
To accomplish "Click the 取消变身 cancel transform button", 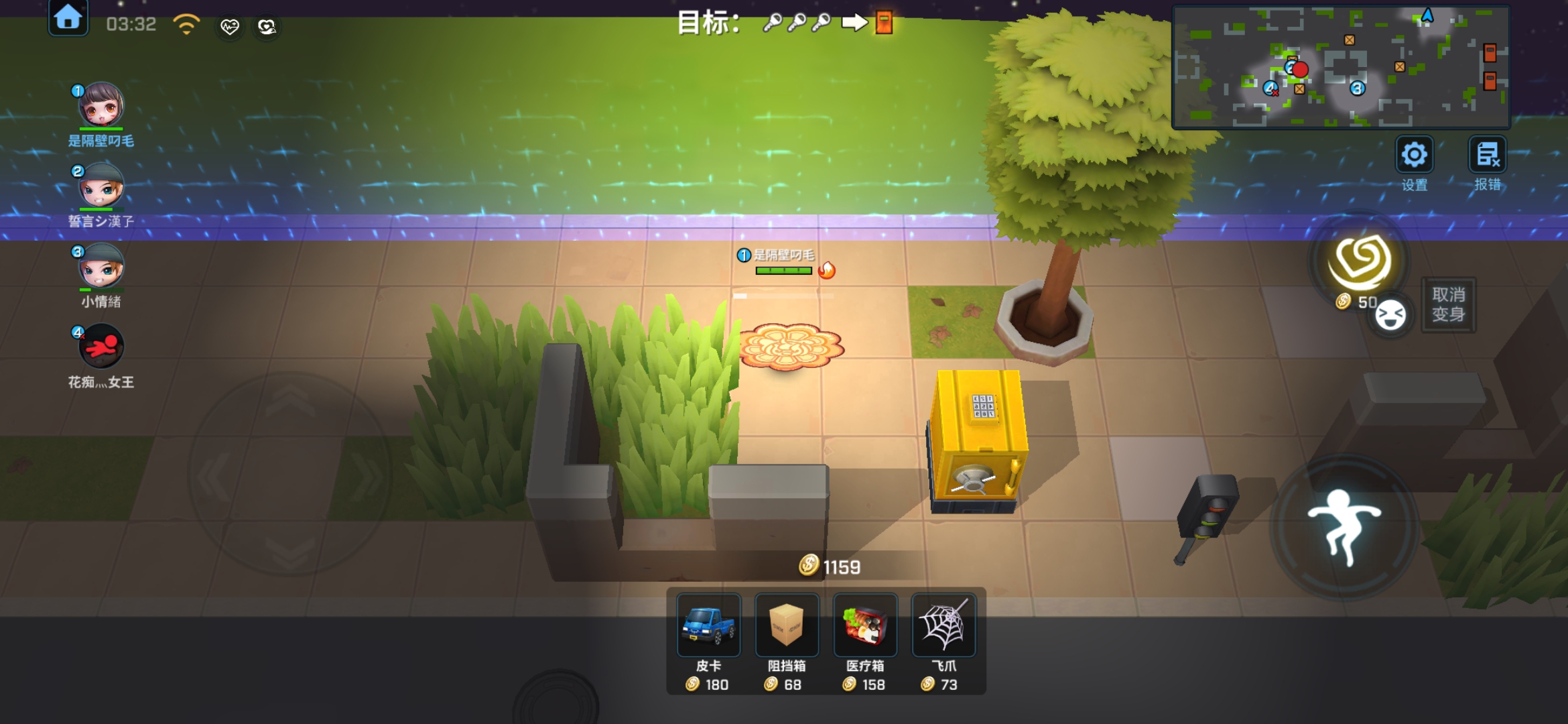I will pos(1448,305).
